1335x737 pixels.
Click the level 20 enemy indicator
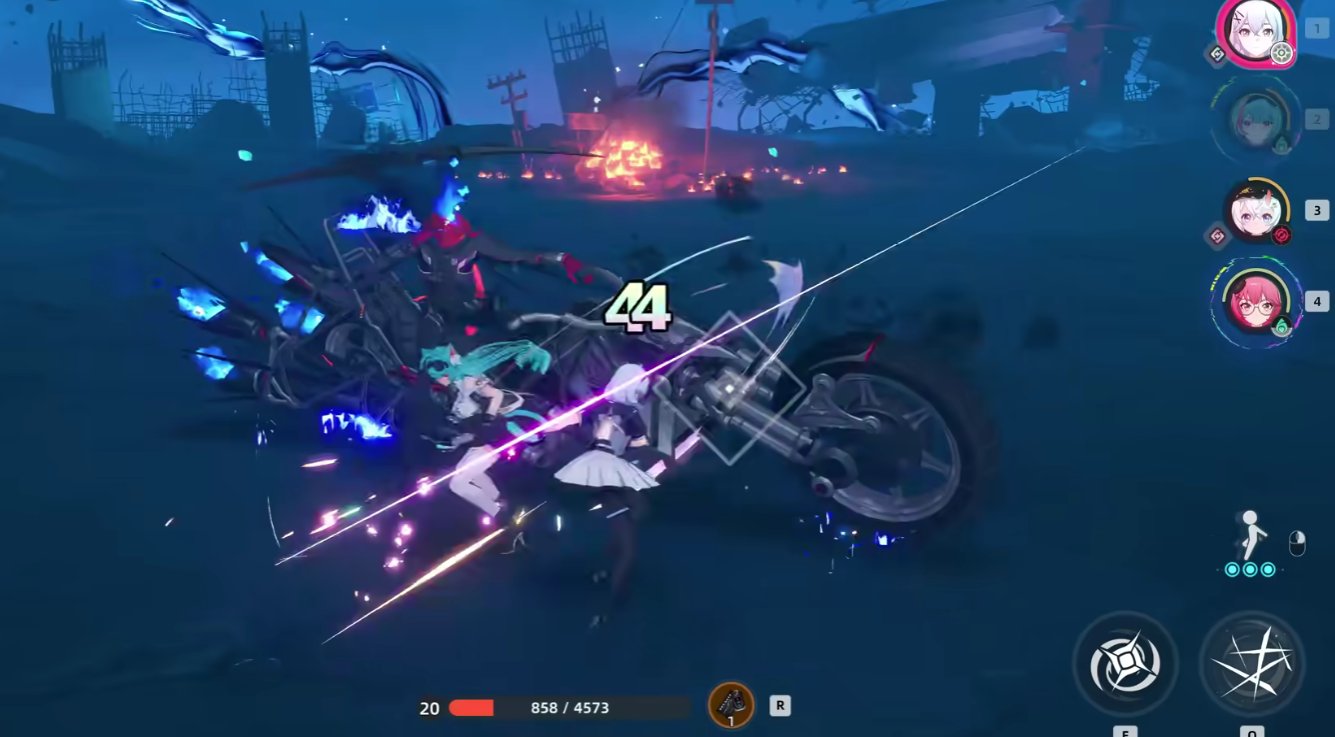pyautogui.click(x=429, y=707)
